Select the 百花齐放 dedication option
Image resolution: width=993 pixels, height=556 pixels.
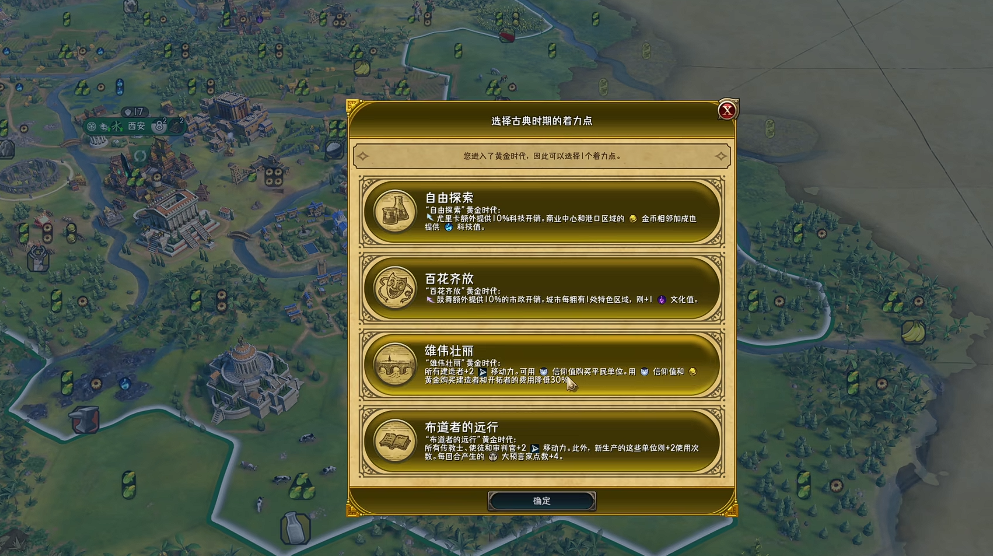(x=541, y=287)
